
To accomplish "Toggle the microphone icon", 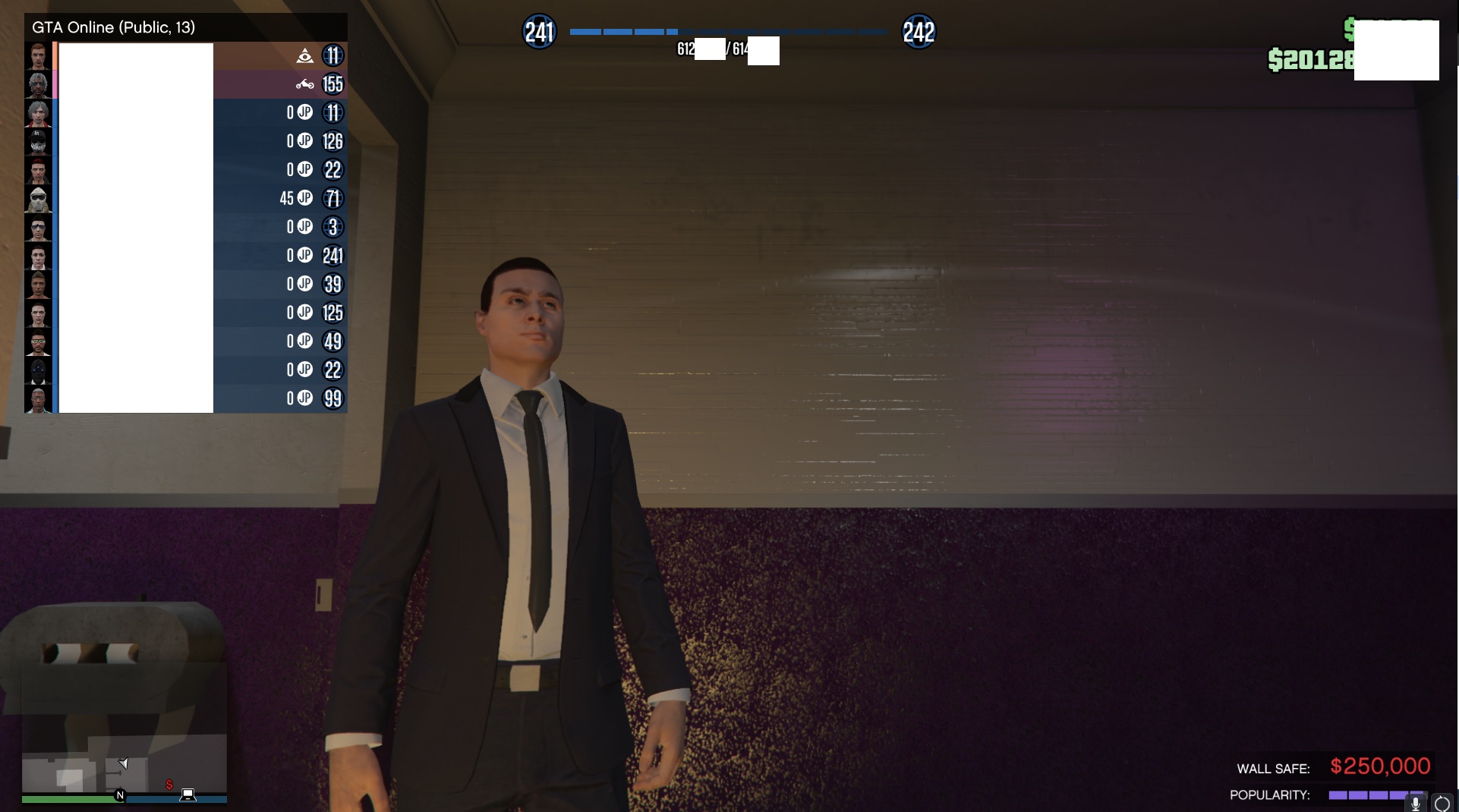I will coord(1415,803).
